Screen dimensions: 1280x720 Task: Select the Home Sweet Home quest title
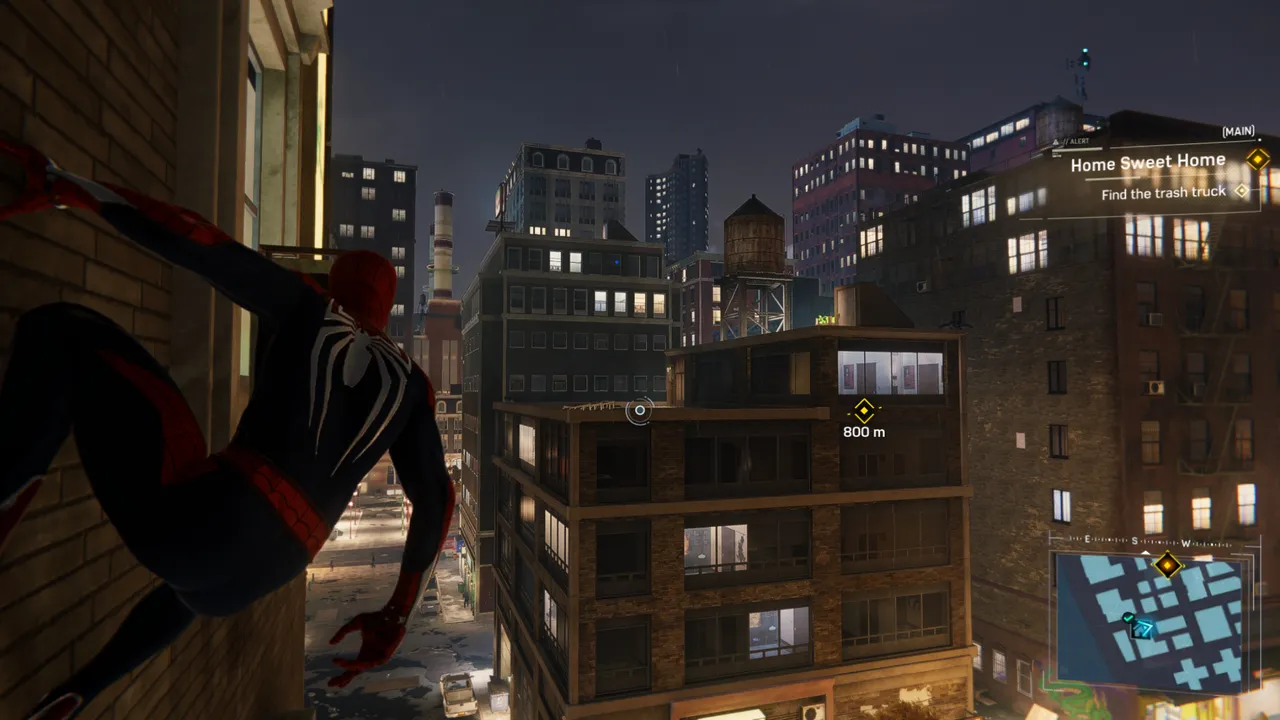[1149, 162]
